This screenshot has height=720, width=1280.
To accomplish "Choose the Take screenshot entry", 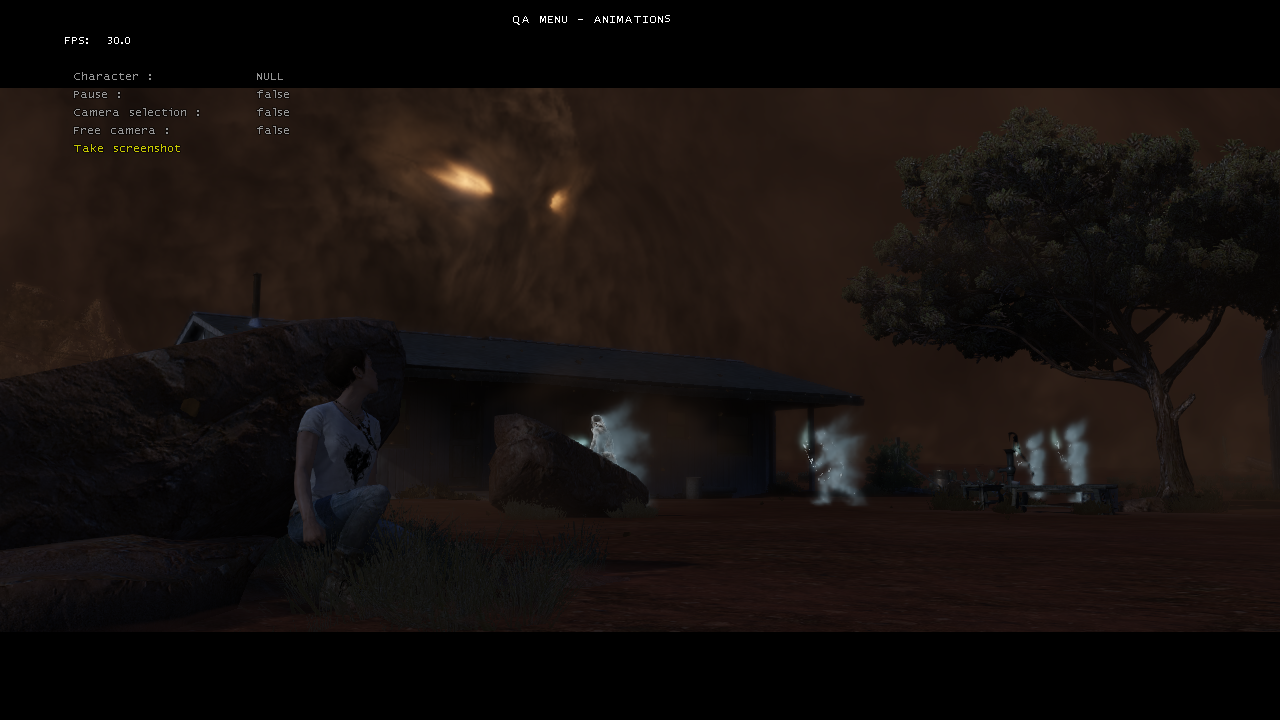I will tap(127, 149).
